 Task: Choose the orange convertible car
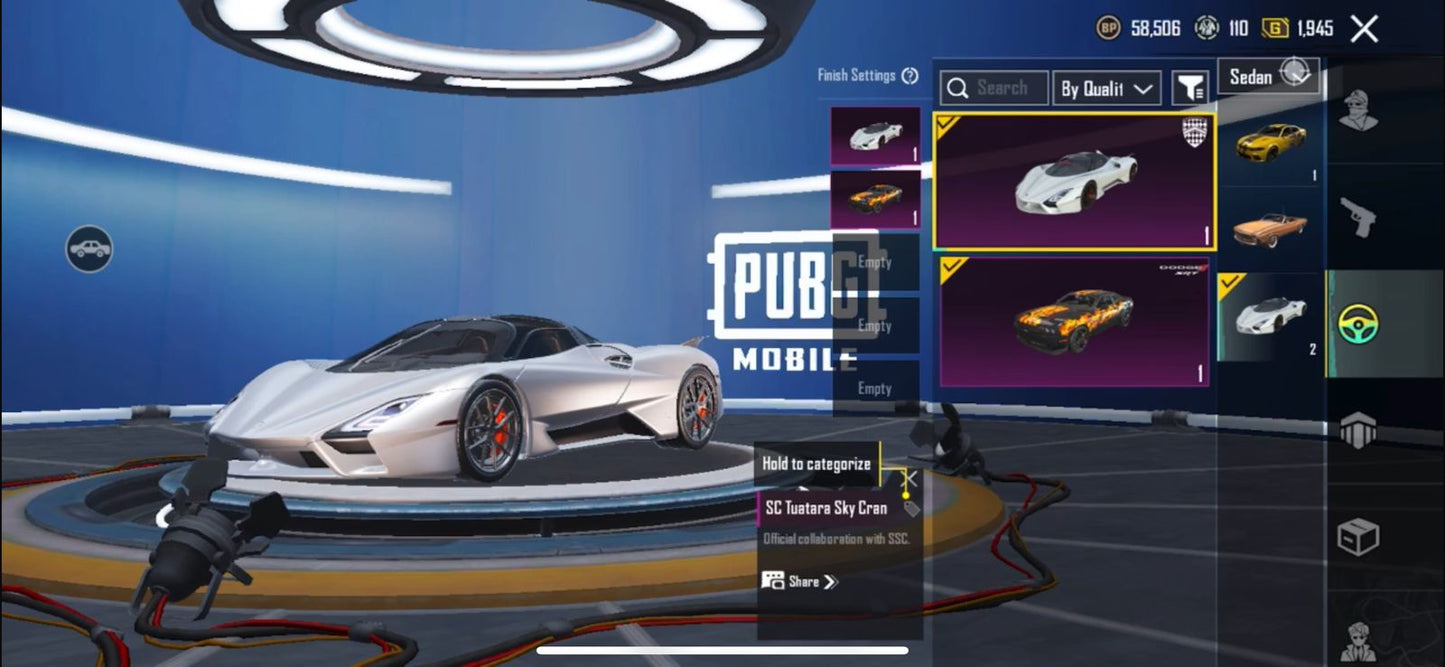[1270, 229]
